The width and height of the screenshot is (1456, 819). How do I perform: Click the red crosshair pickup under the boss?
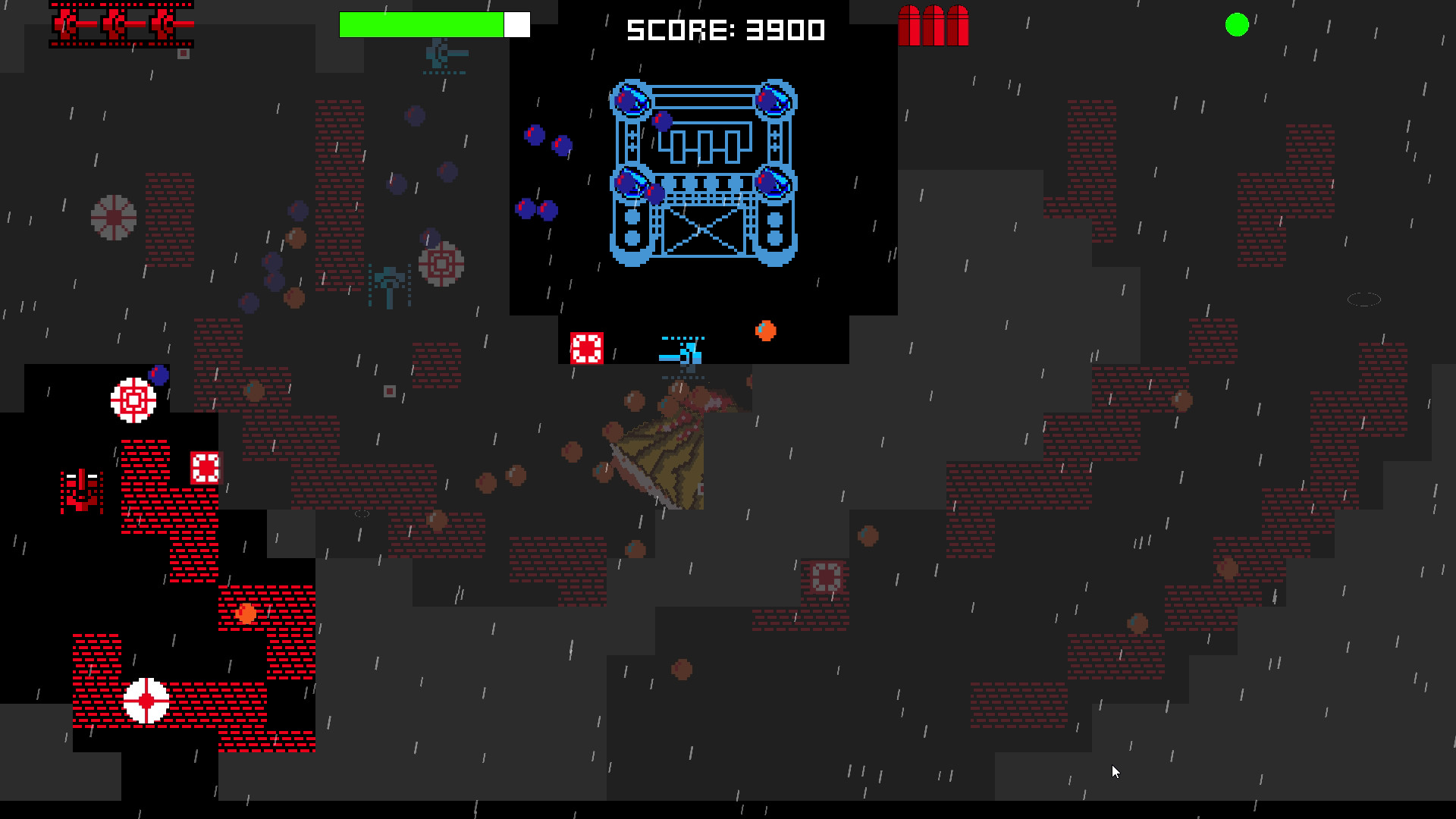coord(588,347)
